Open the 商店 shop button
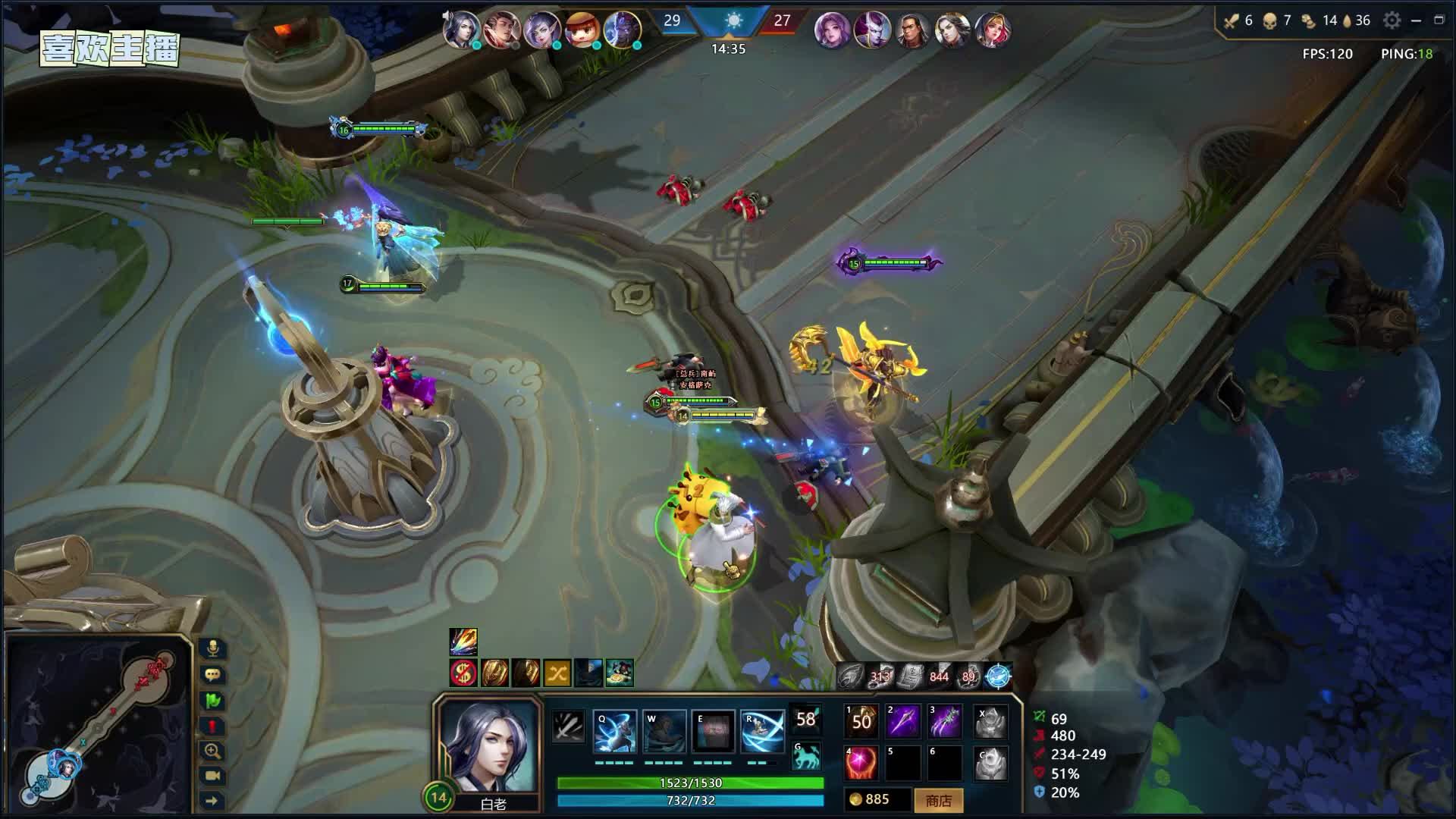1456x819 pixels. click(938, 800)
